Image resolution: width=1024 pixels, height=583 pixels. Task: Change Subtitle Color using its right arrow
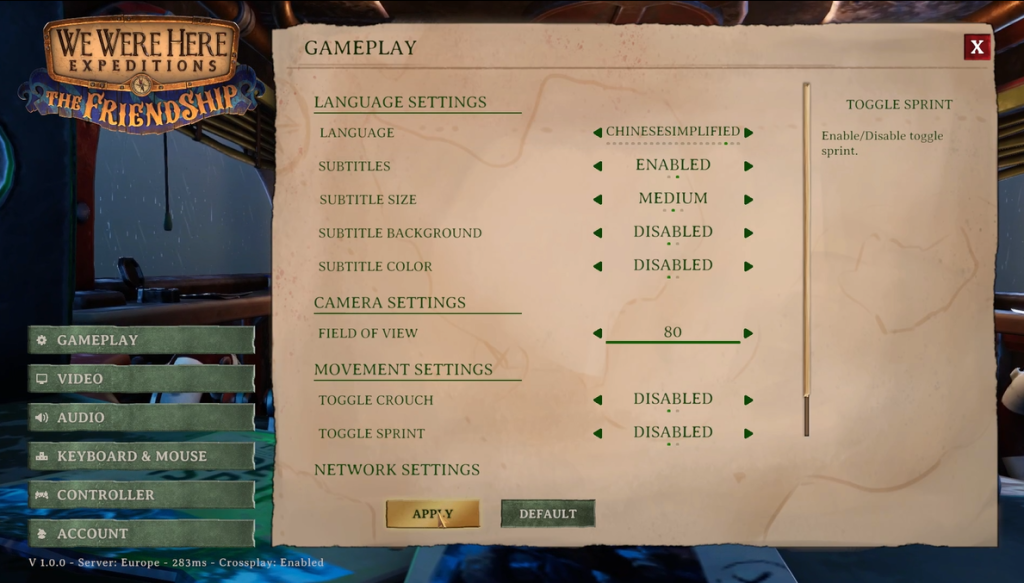click(x=749, y=266)
